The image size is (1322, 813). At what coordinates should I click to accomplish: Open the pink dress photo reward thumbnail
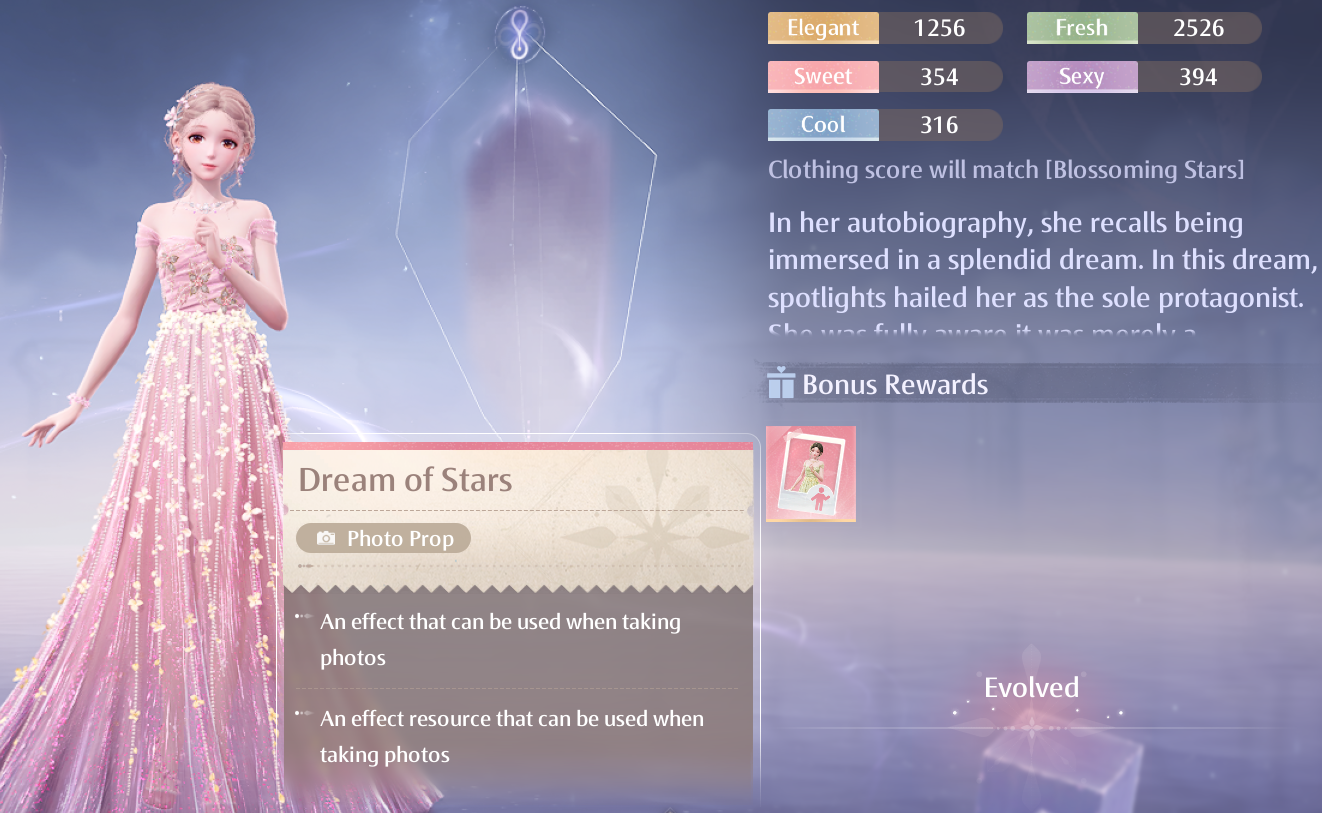(x=810, y=473)
